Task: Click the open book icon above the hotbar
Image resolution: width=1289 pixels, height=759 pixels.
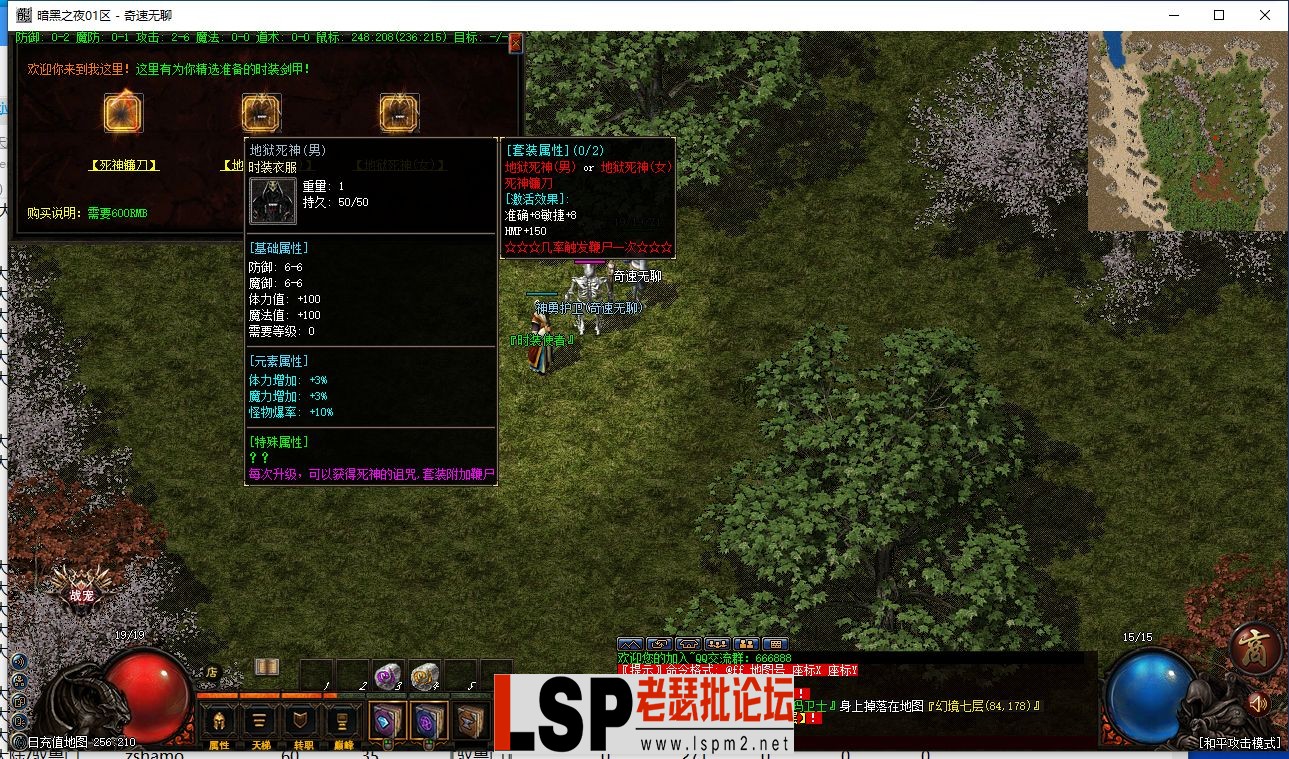Action: 266,667
